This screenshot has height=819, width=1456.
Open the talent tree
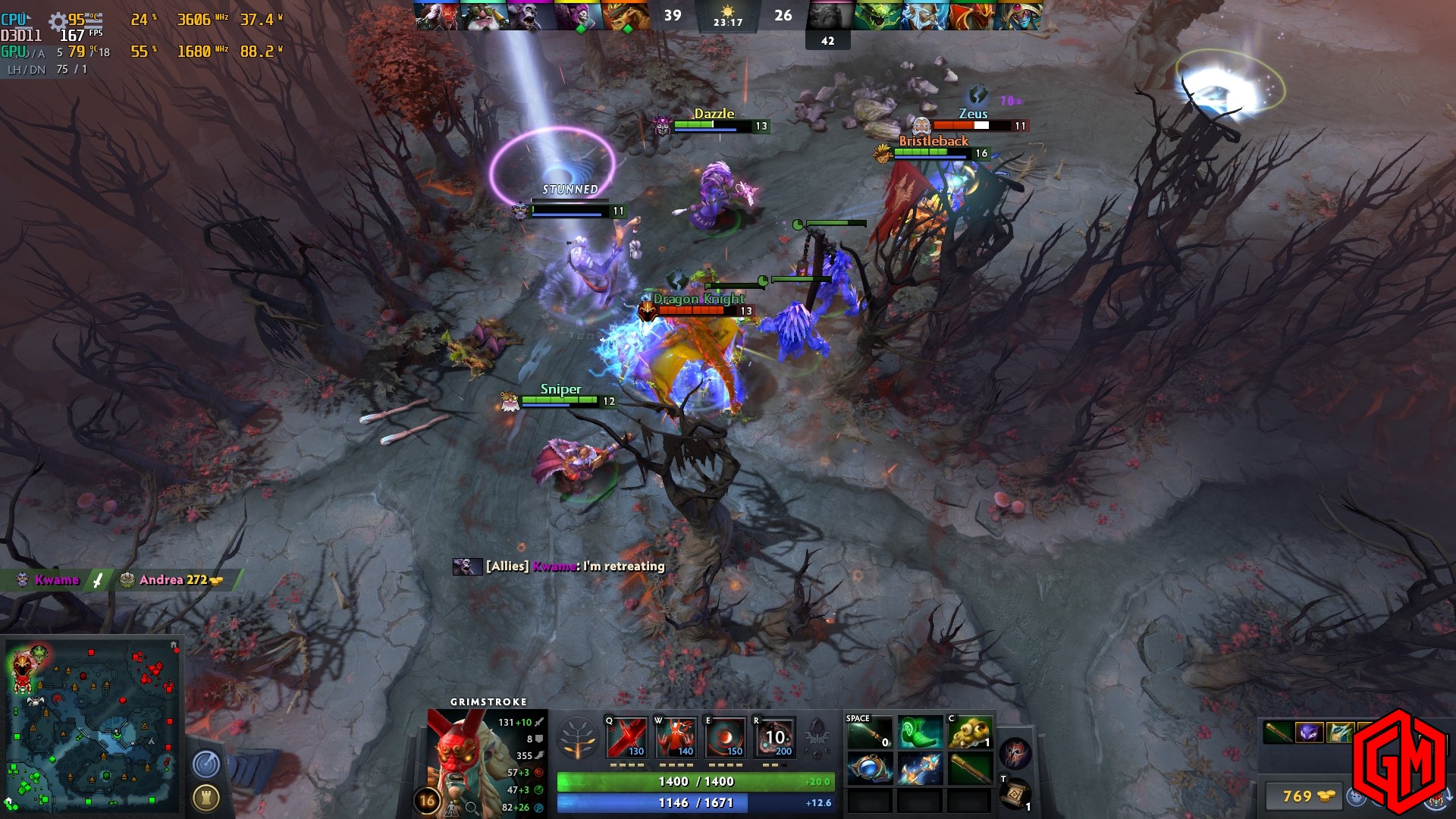tap(578, 738)
